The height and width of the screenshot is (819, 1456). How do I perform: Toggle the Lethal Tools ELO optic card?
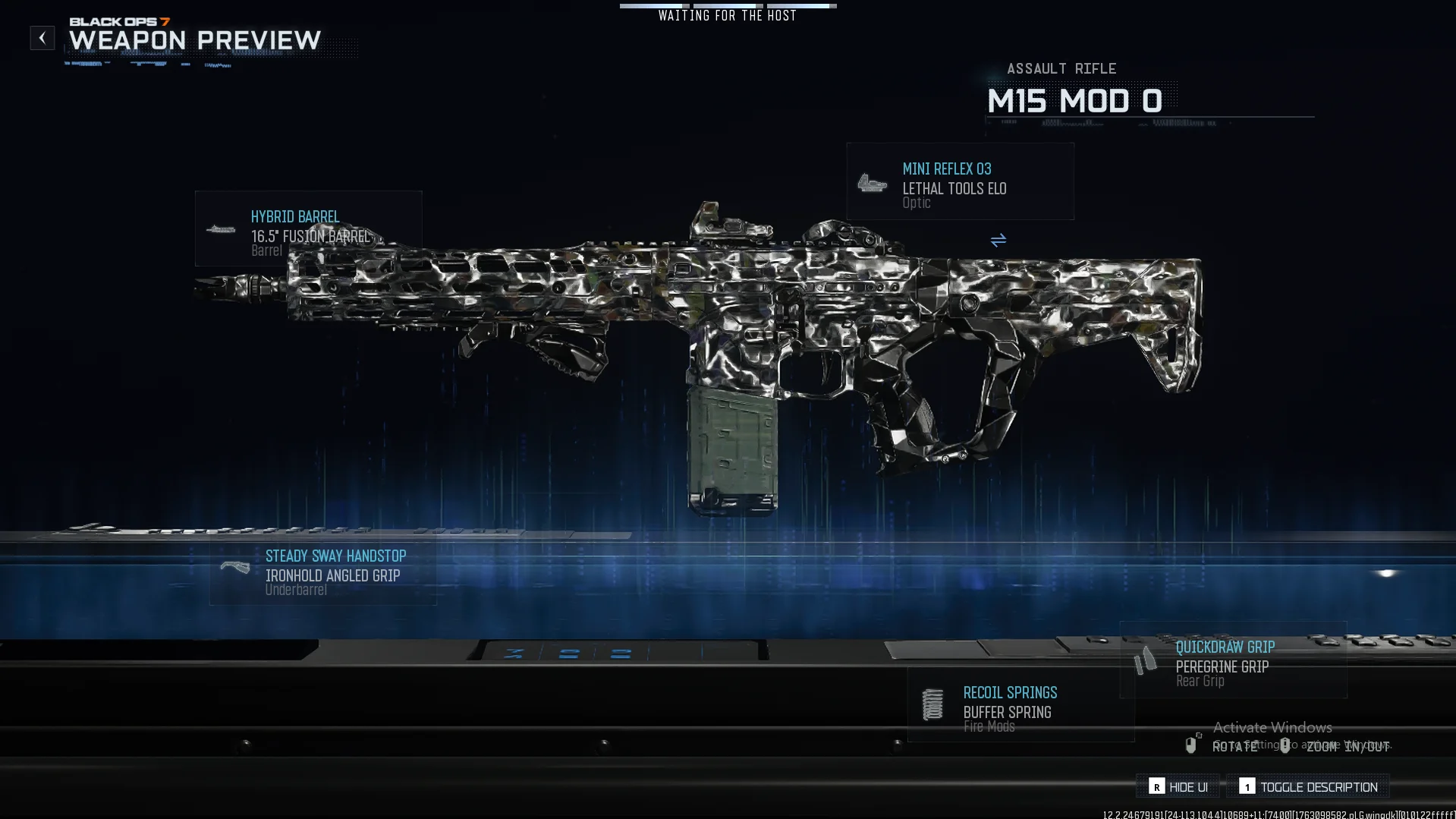[959, 181]
